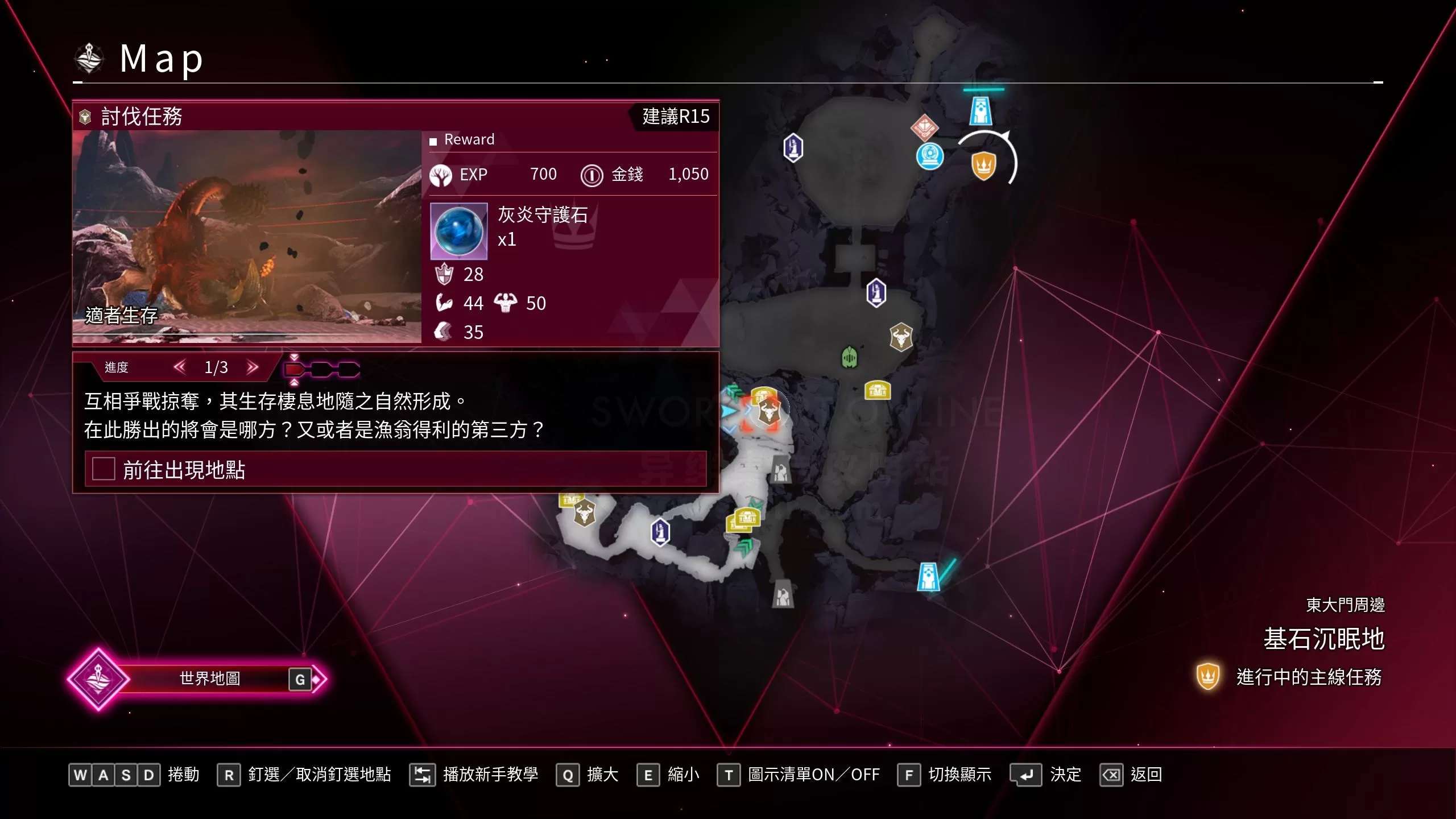Check the 前往出現地點 objective checkbox

tap(103, 469)
